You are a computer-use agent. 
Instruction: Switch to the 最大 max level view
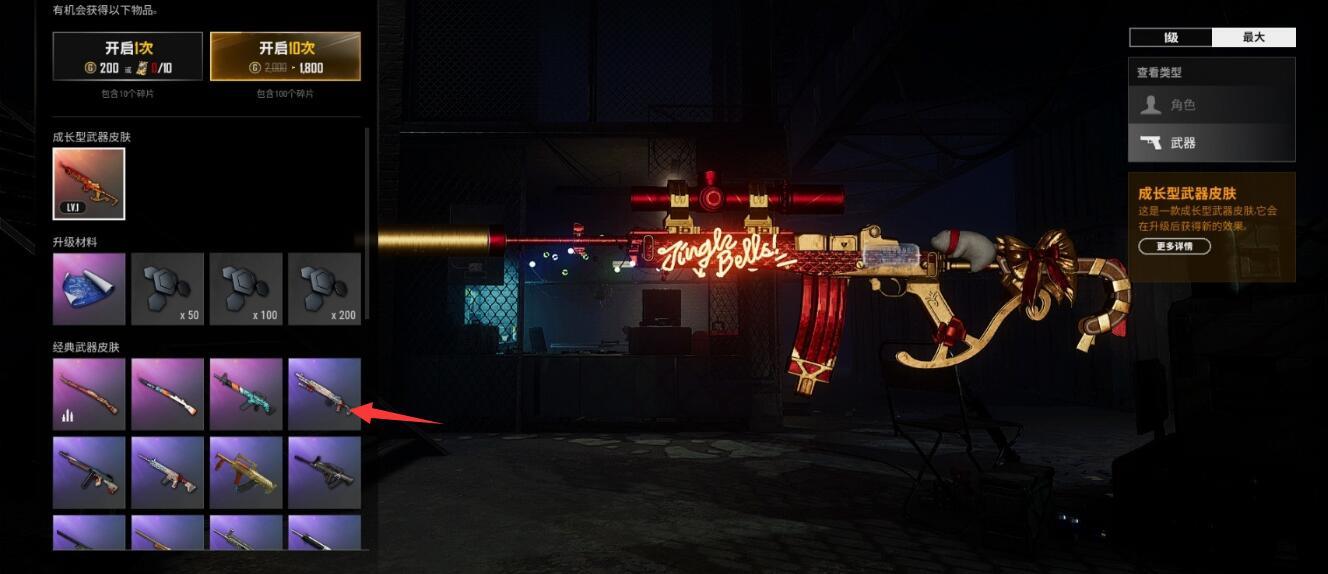[1254, 38]
